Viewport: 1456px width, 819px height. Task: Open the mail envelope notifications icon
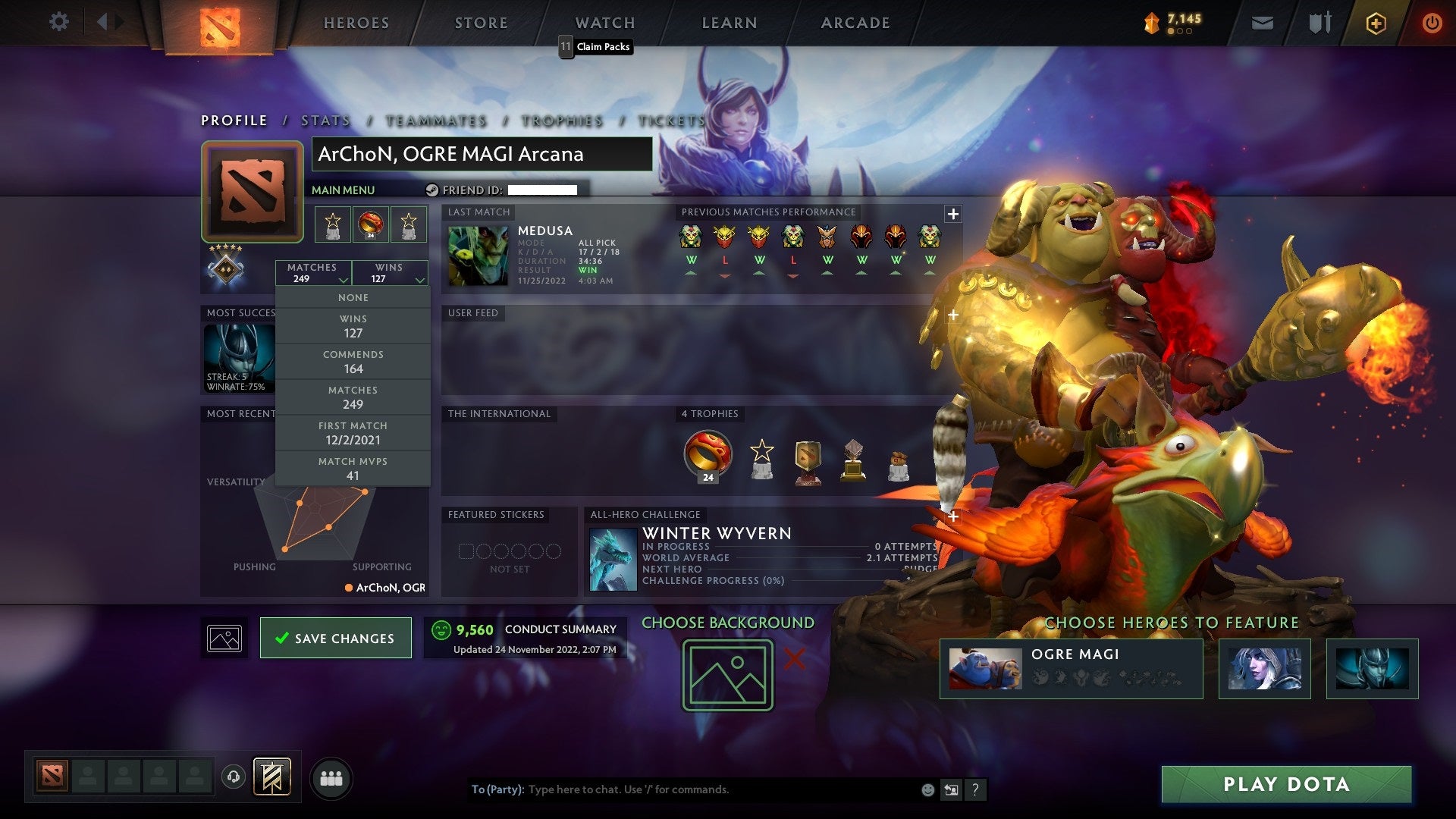pyautogui.click(x=1263, y=23)
